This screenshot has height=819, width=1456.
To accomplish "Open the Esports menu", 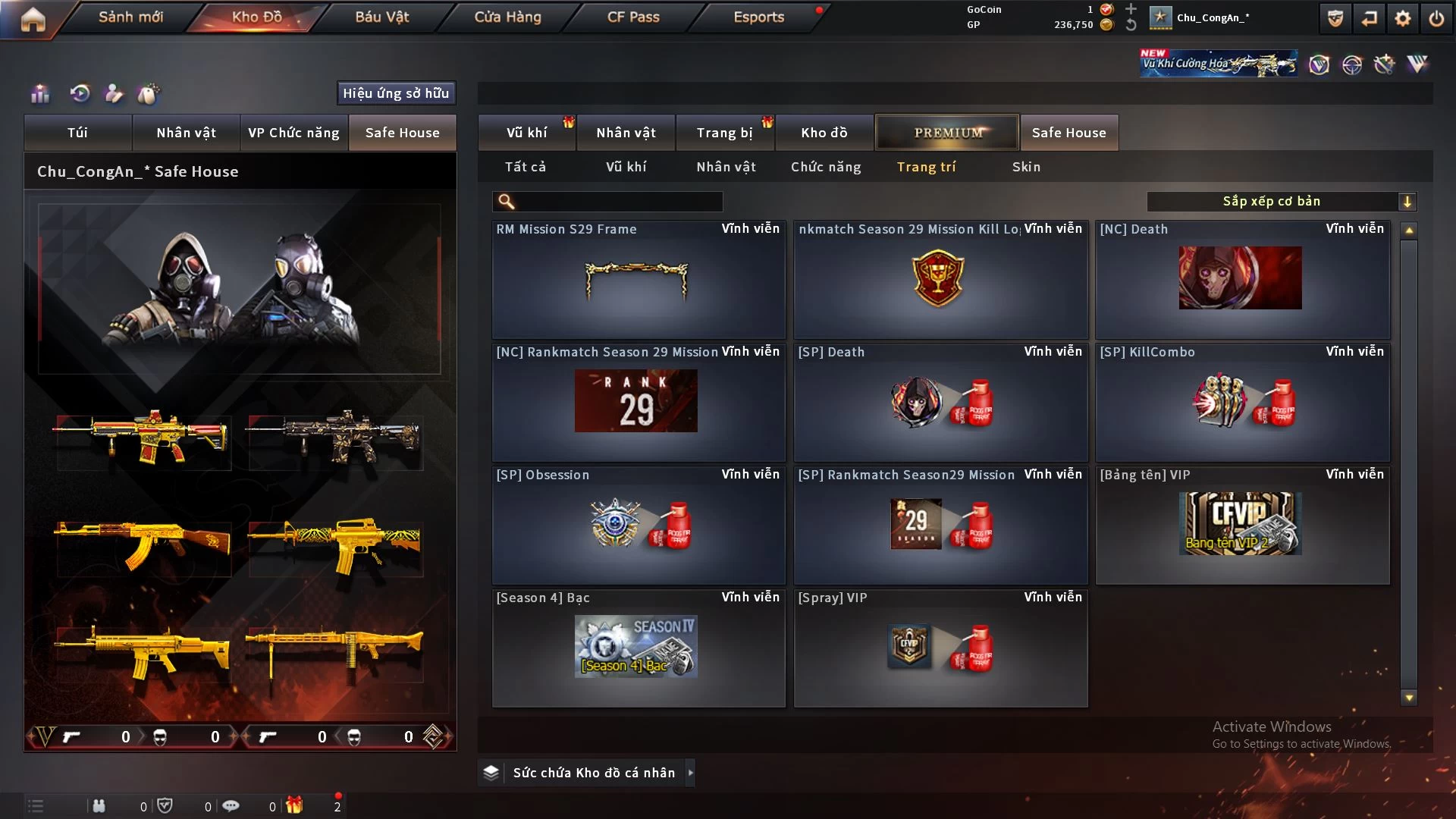I will pyautogui.click(x=758, y=17).
